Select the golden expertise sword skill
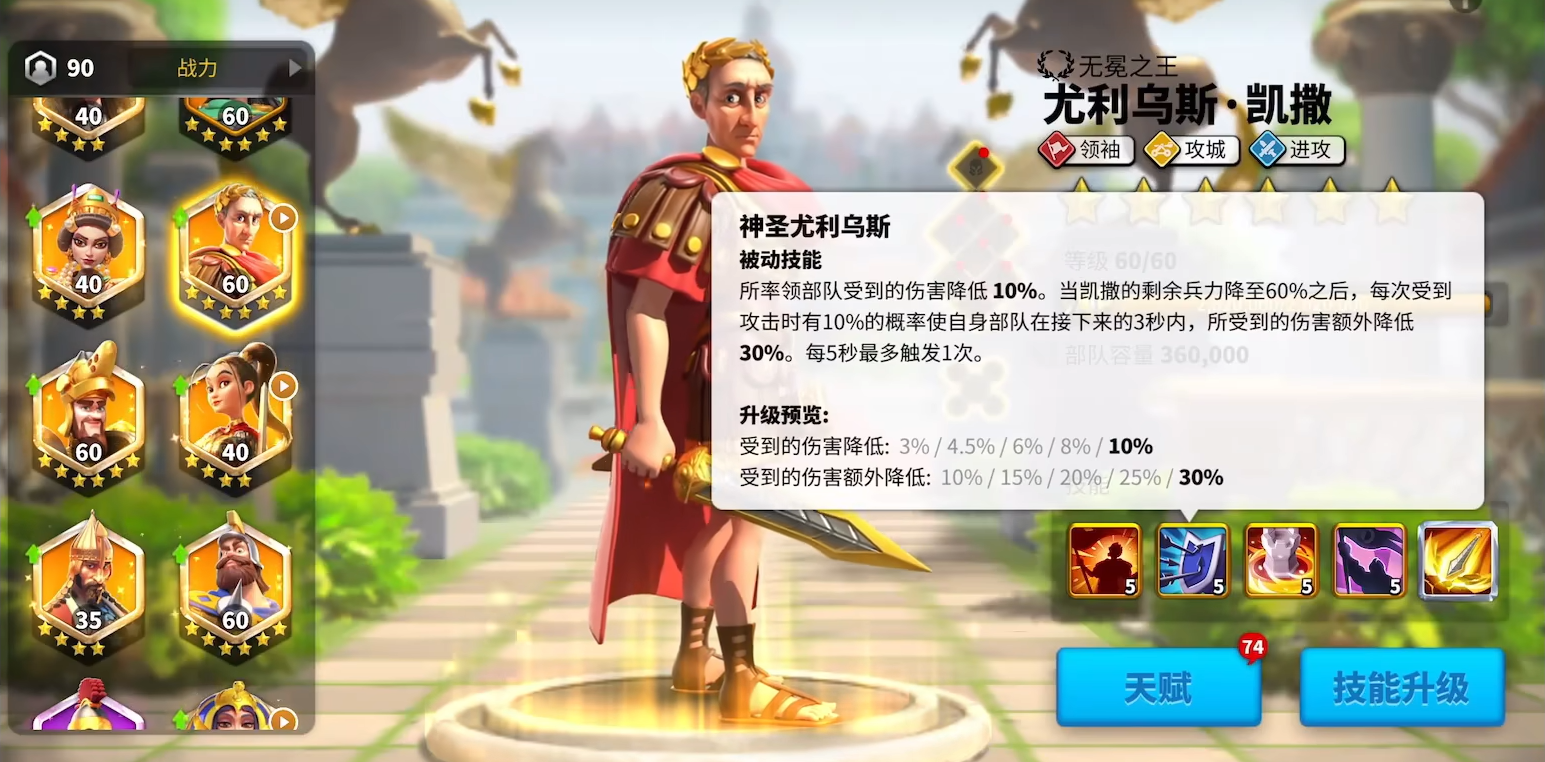 [x=1457, y=561]
